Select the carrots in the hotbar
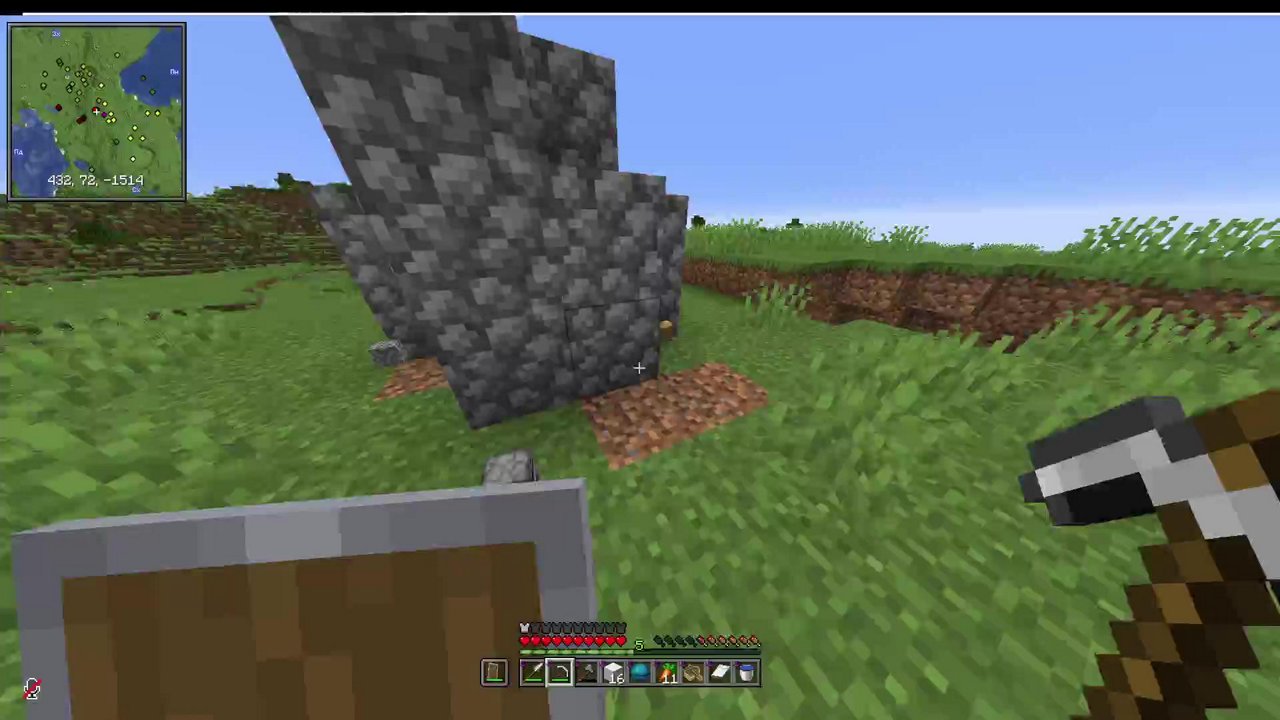This screenshot has height=720, width=1280. pyautogui.click(x=667, y=672)
